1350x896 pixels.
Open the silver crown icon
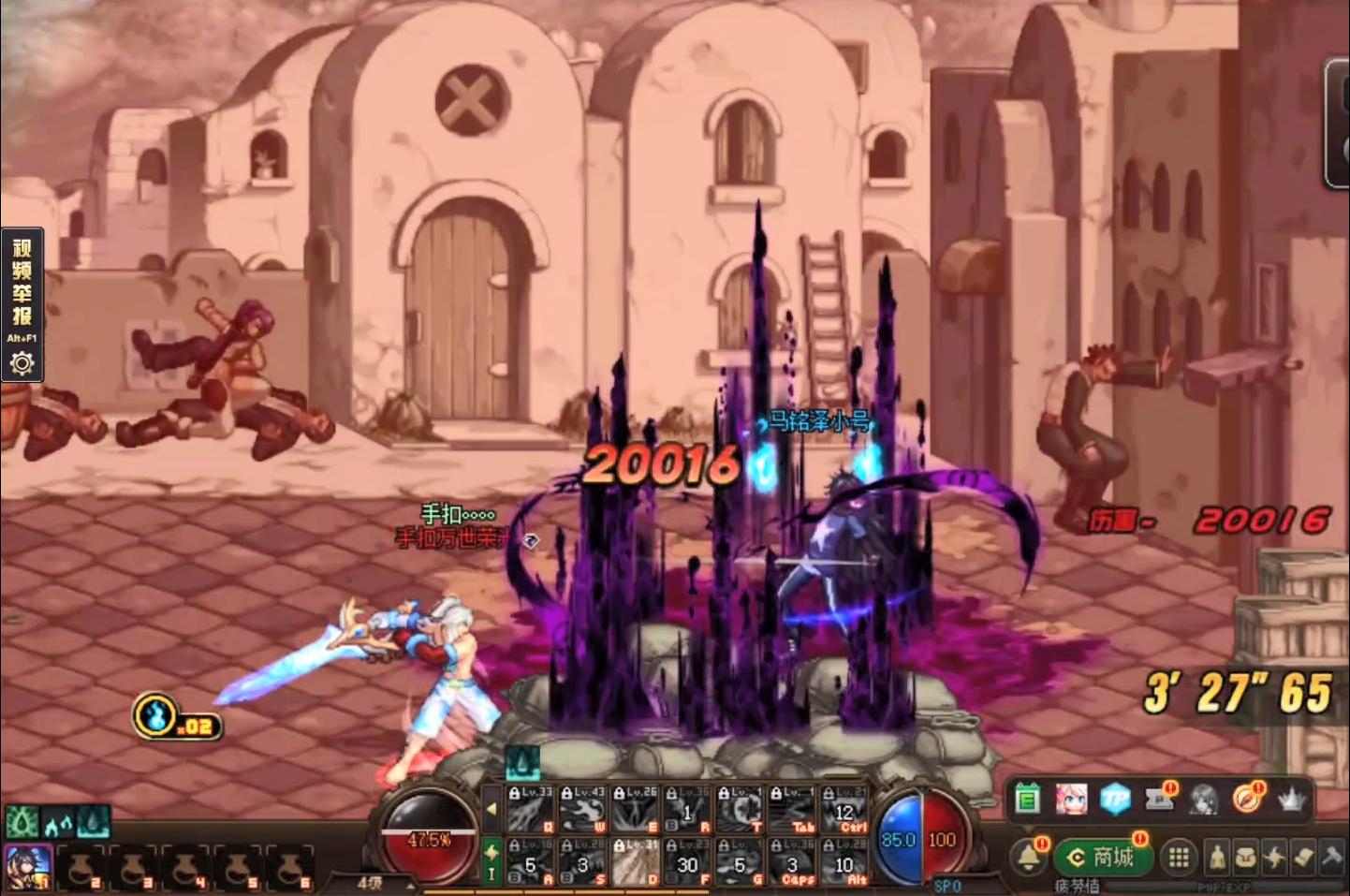(x=1292, y=800)
